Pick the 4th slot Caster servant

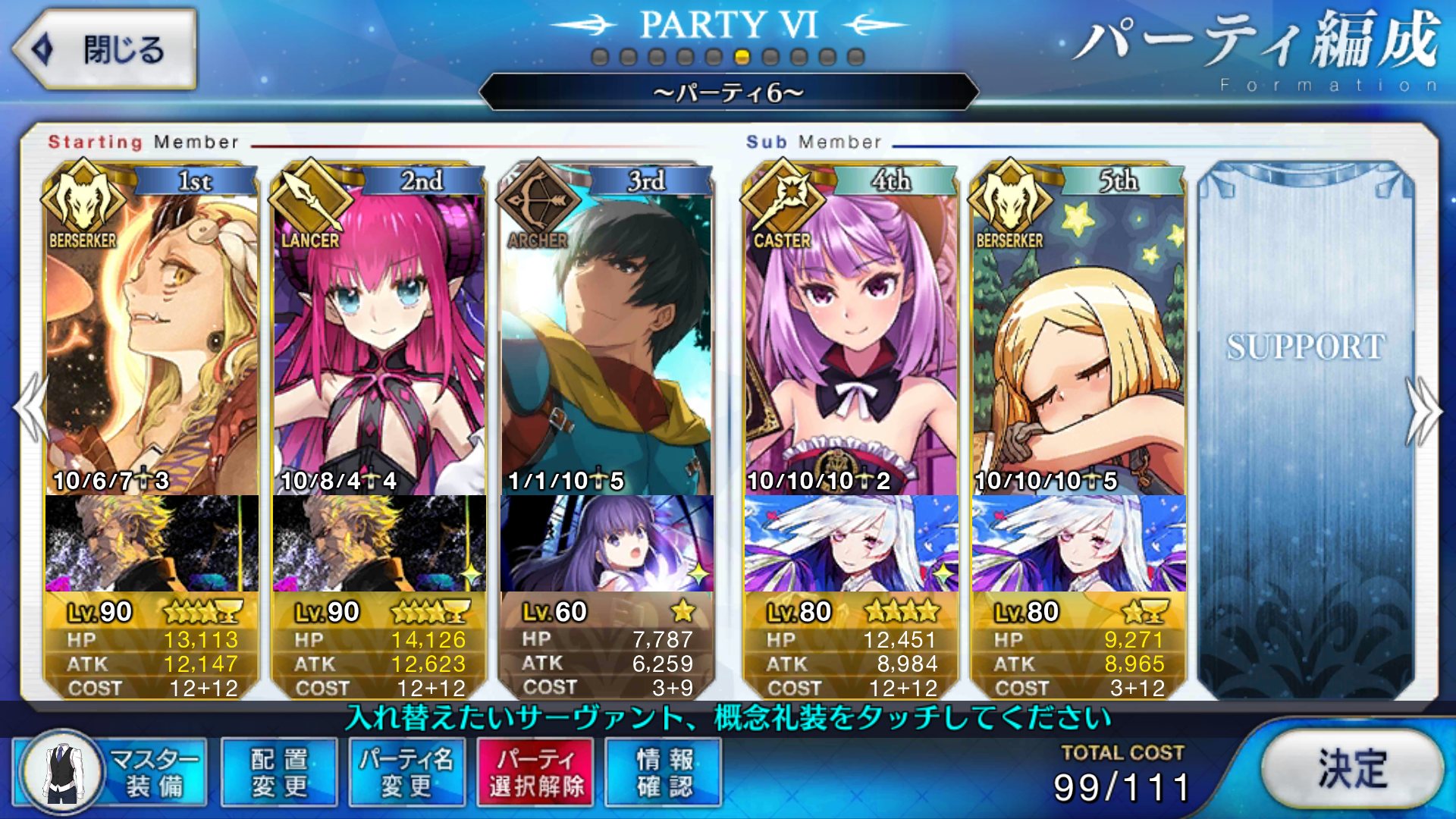click(x=851, y=341)
